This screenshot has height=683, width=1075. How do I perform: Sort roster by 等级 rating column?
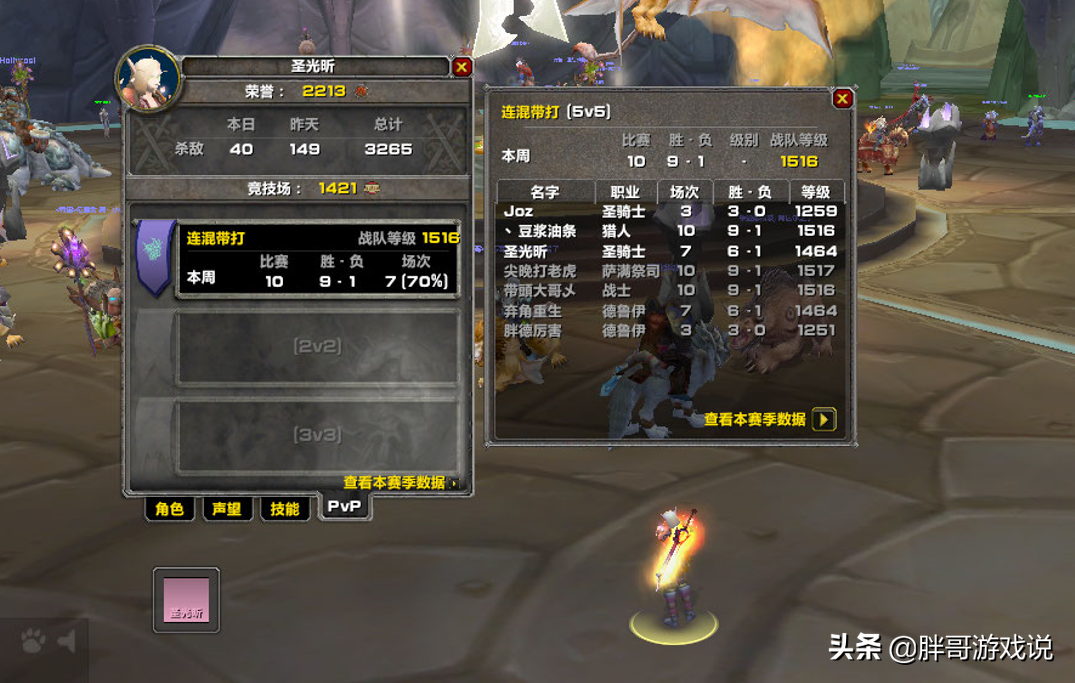pos(816,192)
